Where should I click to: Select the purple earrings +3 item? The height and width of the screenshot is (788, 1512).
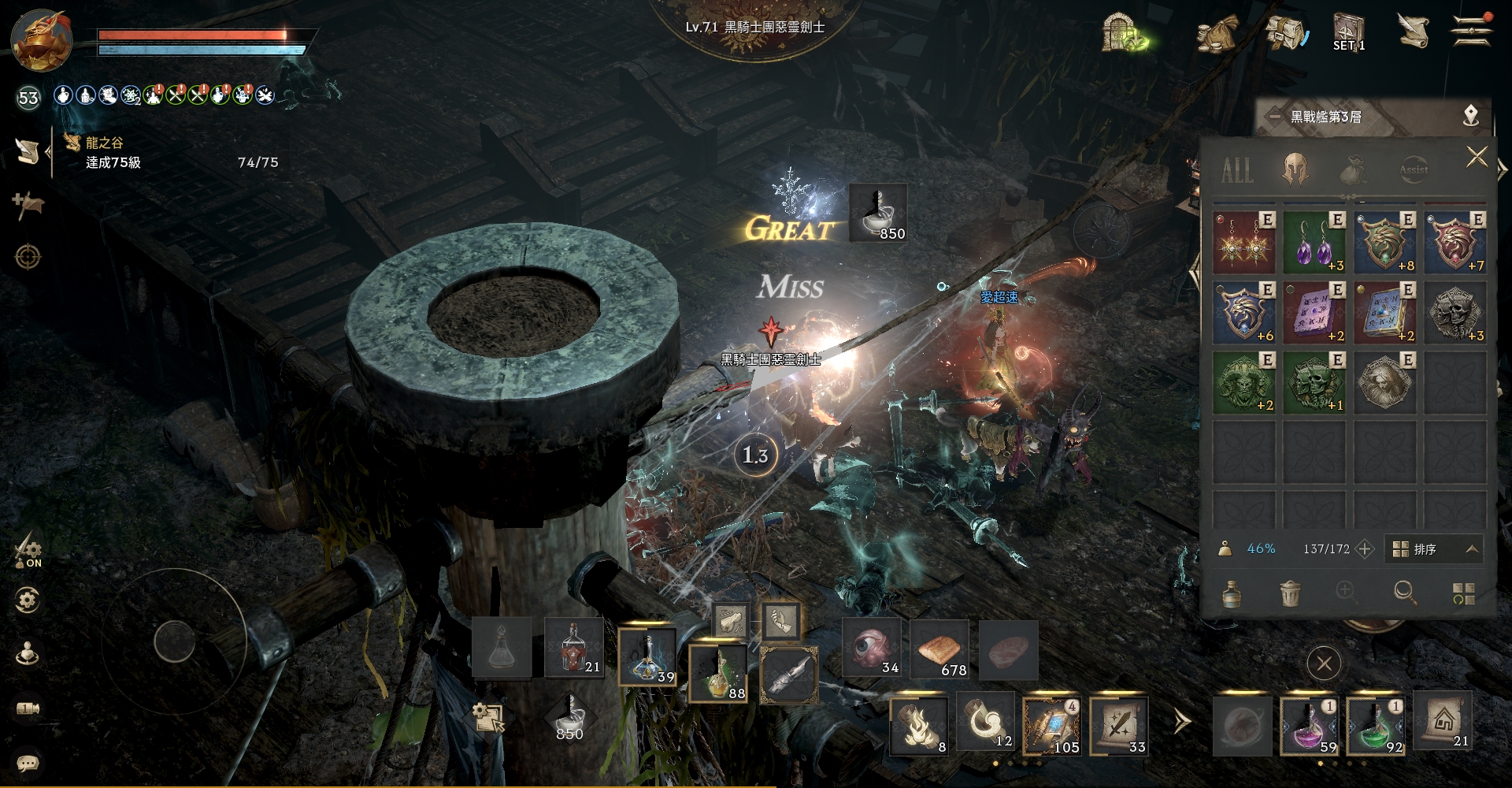1314,242
